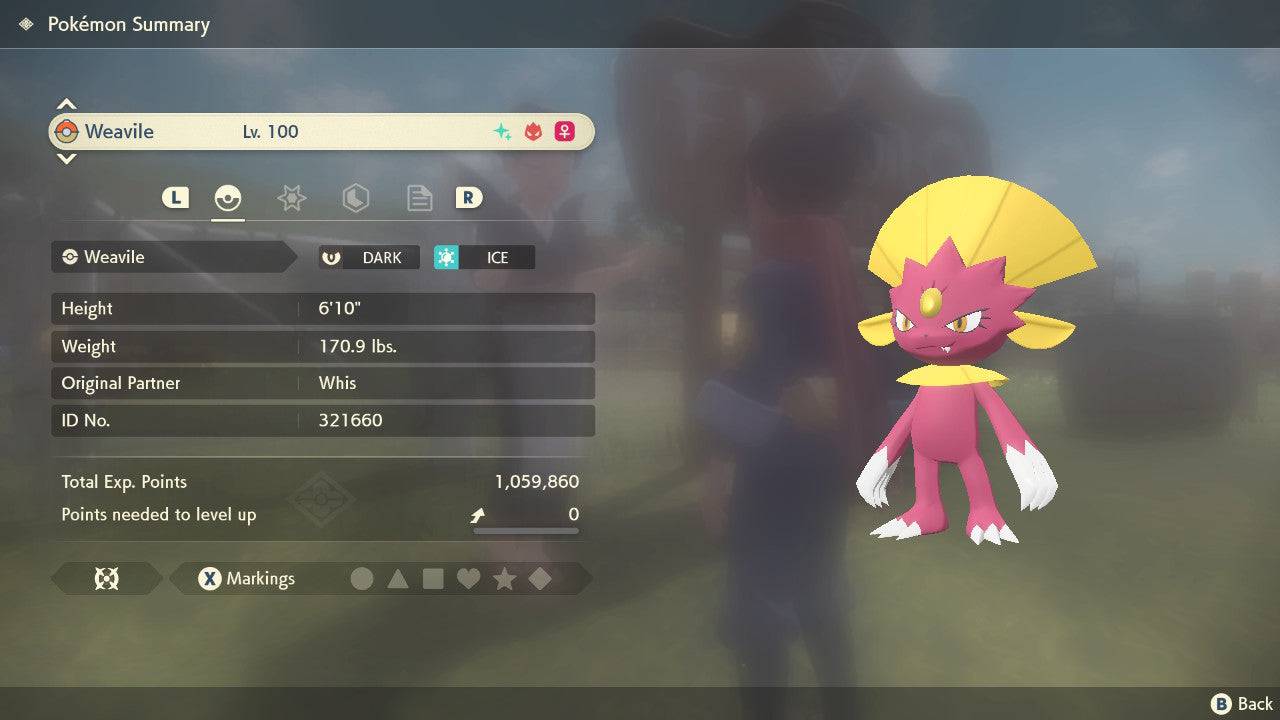Toggle the square marking

point(433,579)
